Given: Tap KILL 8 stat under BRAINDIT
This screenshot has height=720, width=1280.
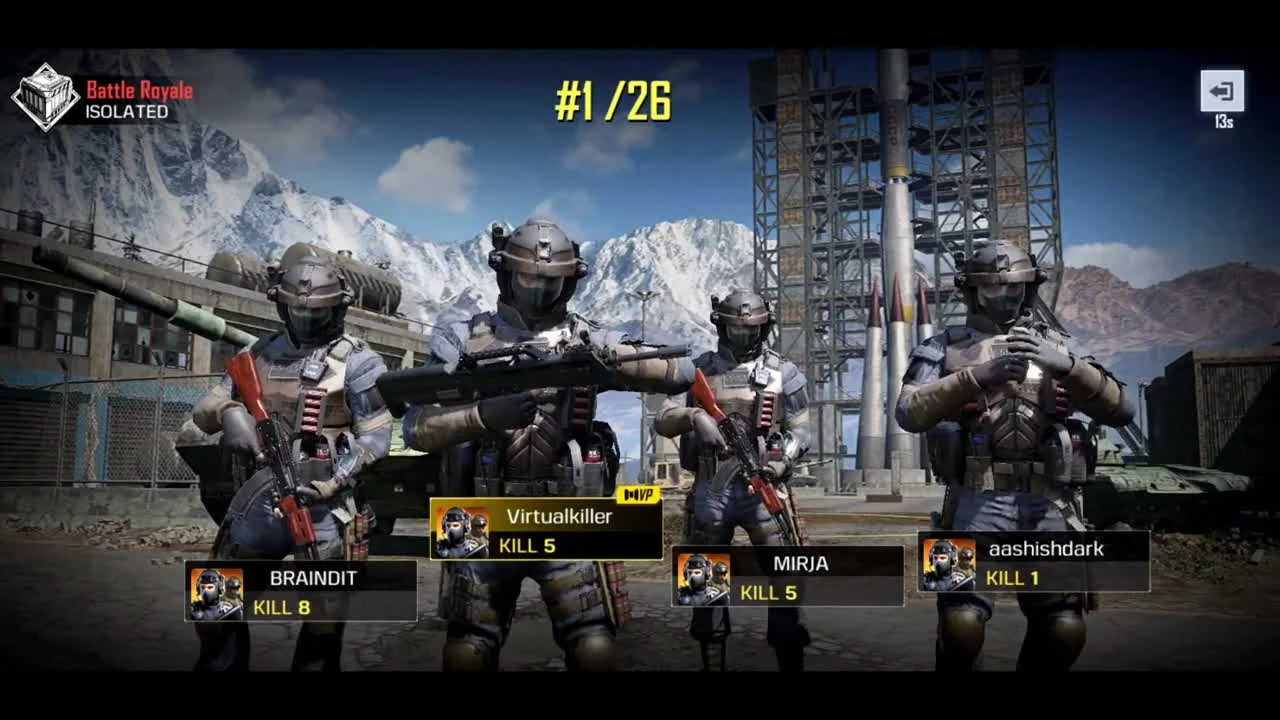Looking at the screenshot, I should pyautogui.click(x=285, y=606).
